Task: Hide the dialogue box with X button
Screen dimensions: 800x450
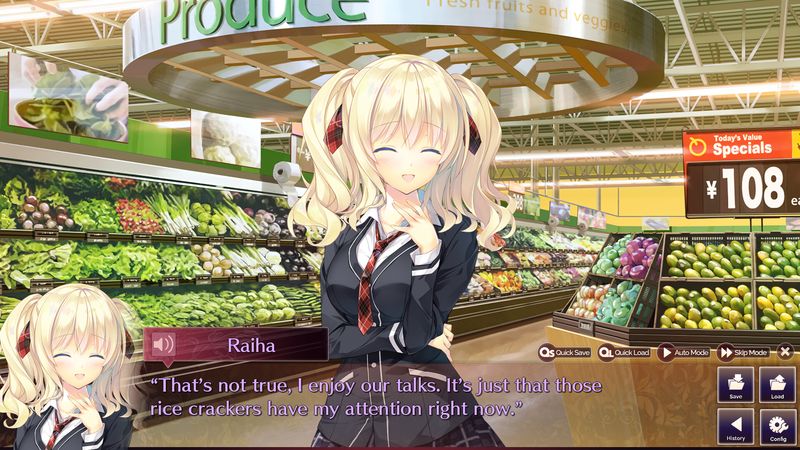Action: [x=786, y=352]
